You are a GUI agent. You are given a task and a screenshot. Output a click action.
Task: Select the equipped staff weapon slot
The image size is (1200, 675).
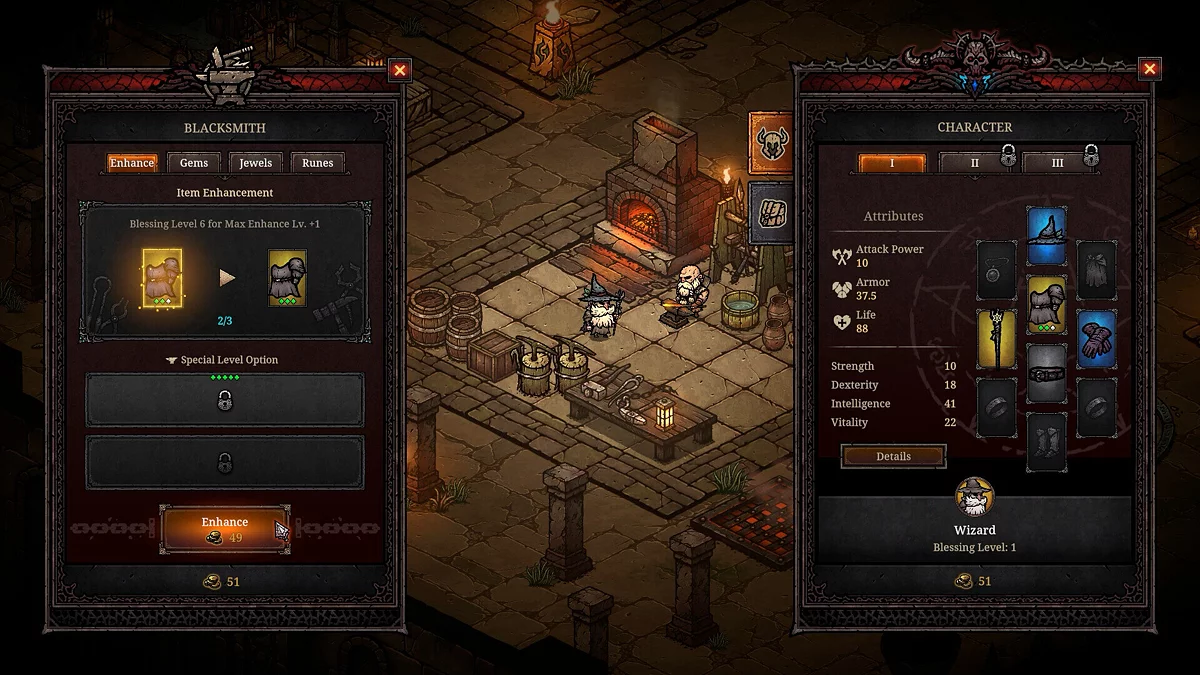[996, 338]
